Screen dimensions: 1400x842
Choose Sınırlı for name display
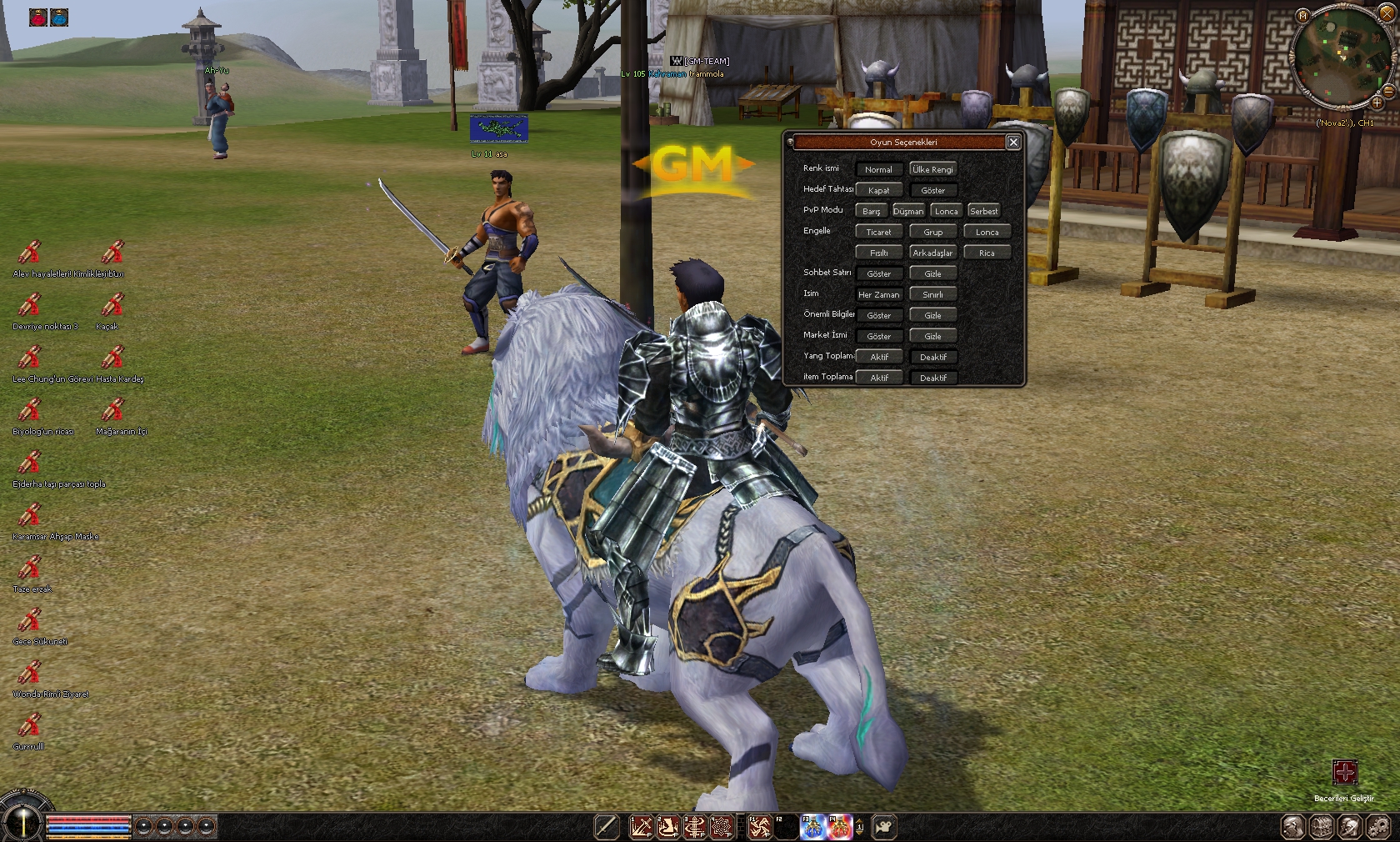pos(932,294)
